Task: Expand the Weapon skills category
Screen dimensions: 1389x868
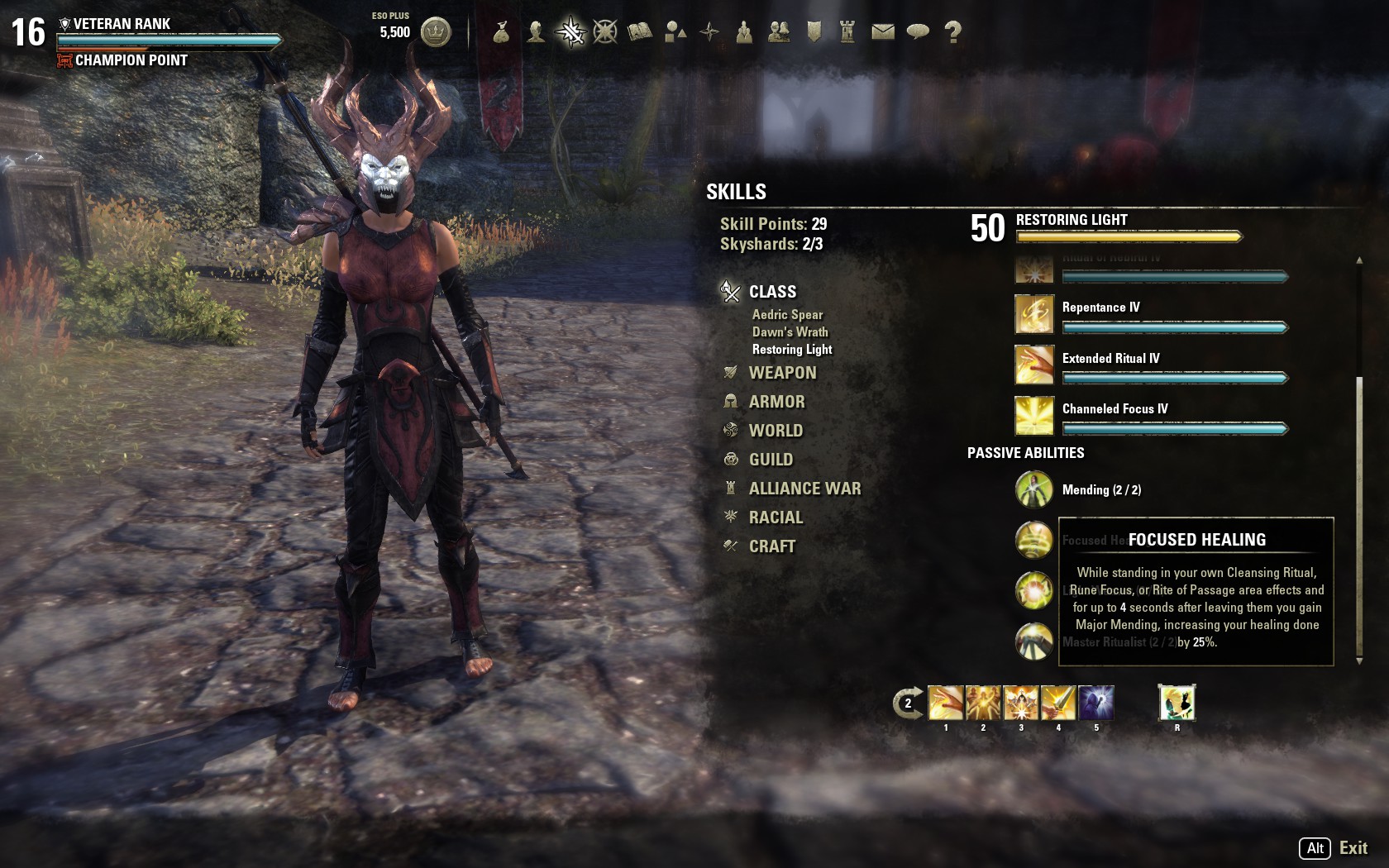Action: tap(782, 373)
